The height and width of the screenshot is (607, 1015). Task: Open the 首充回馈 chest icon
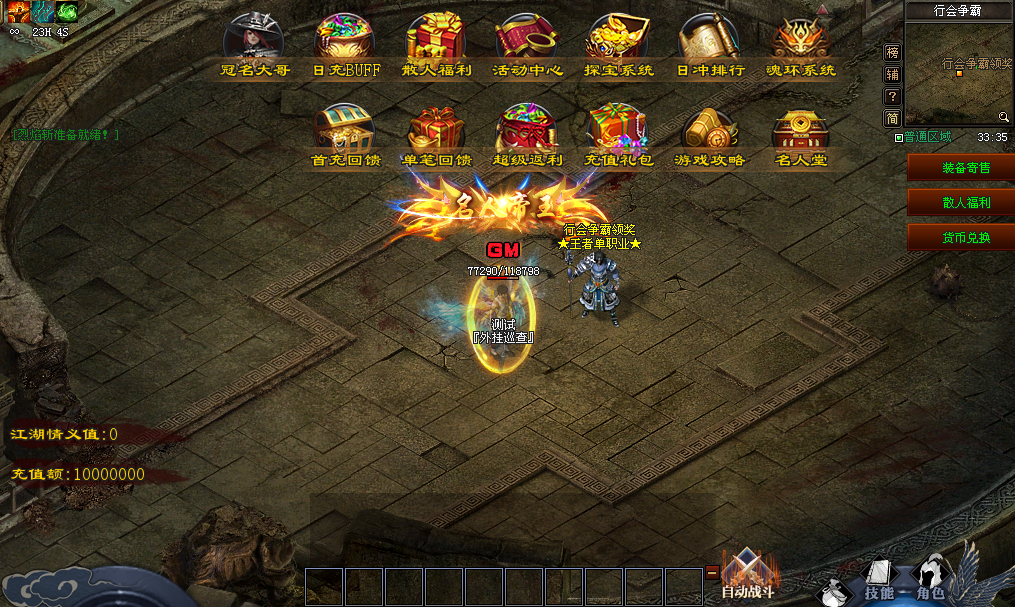tap(345, 132)
